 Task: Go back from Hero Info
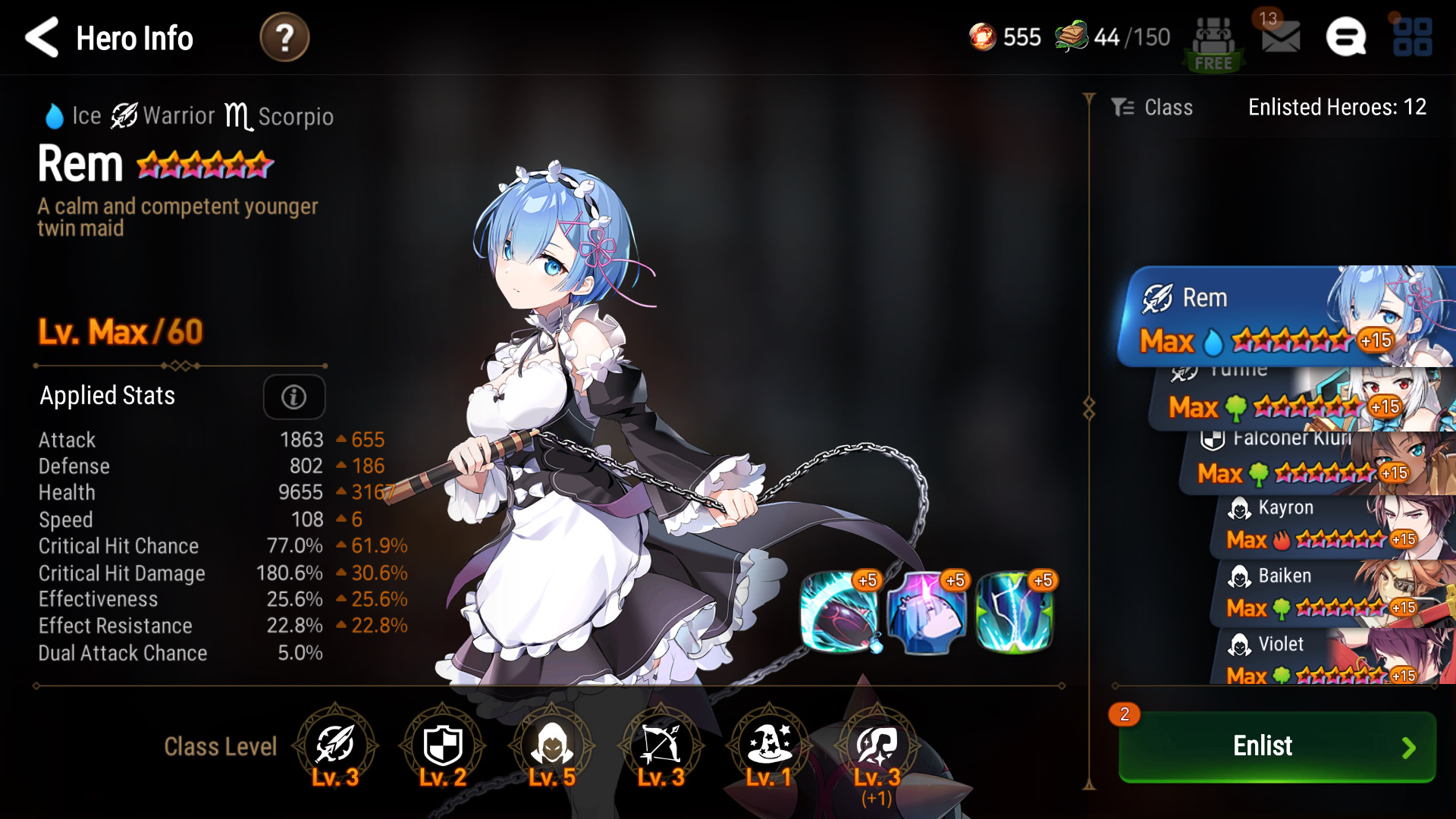[42, 37]
